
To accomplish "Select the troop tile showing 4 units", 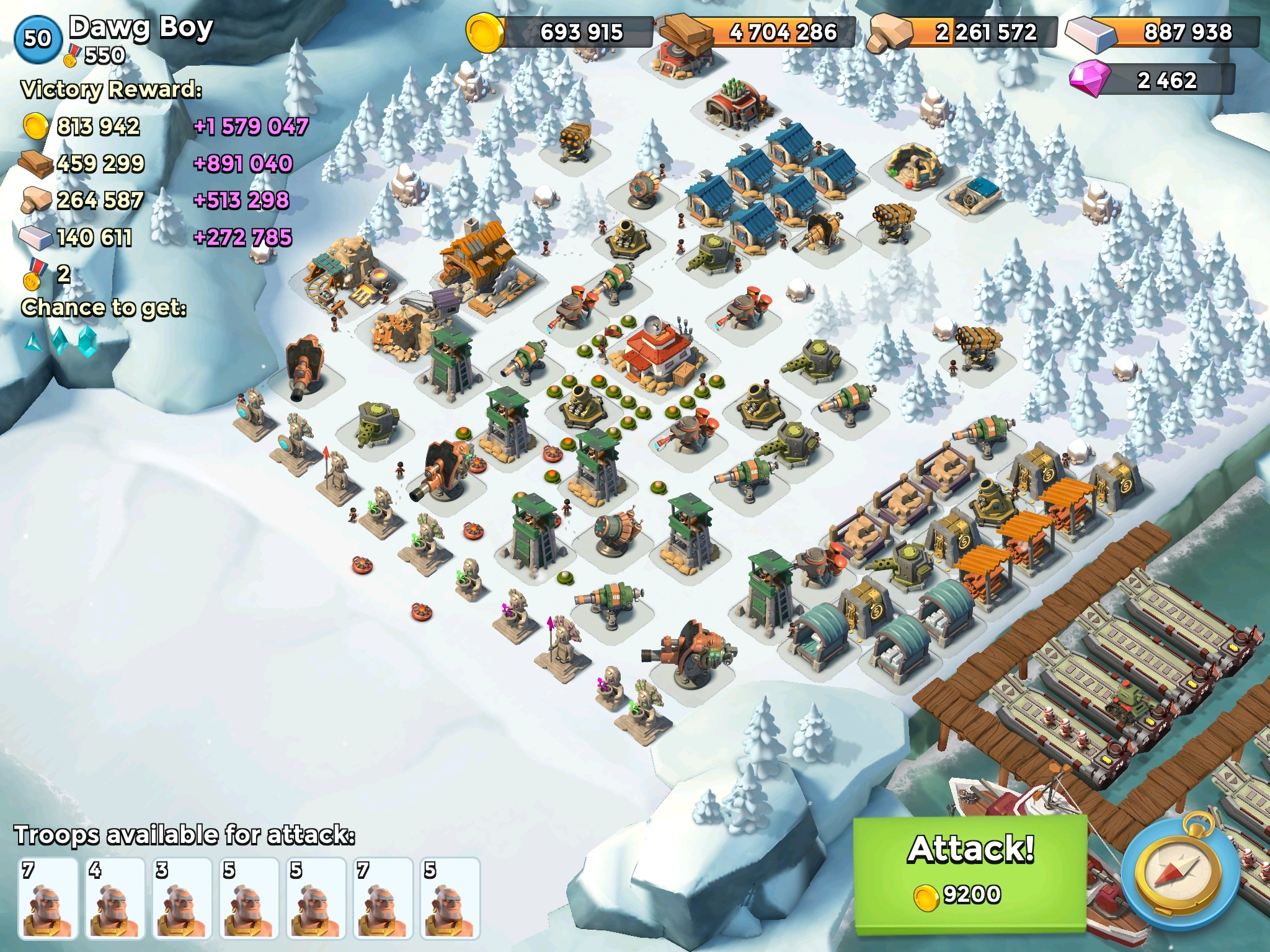I will (115, 897).
